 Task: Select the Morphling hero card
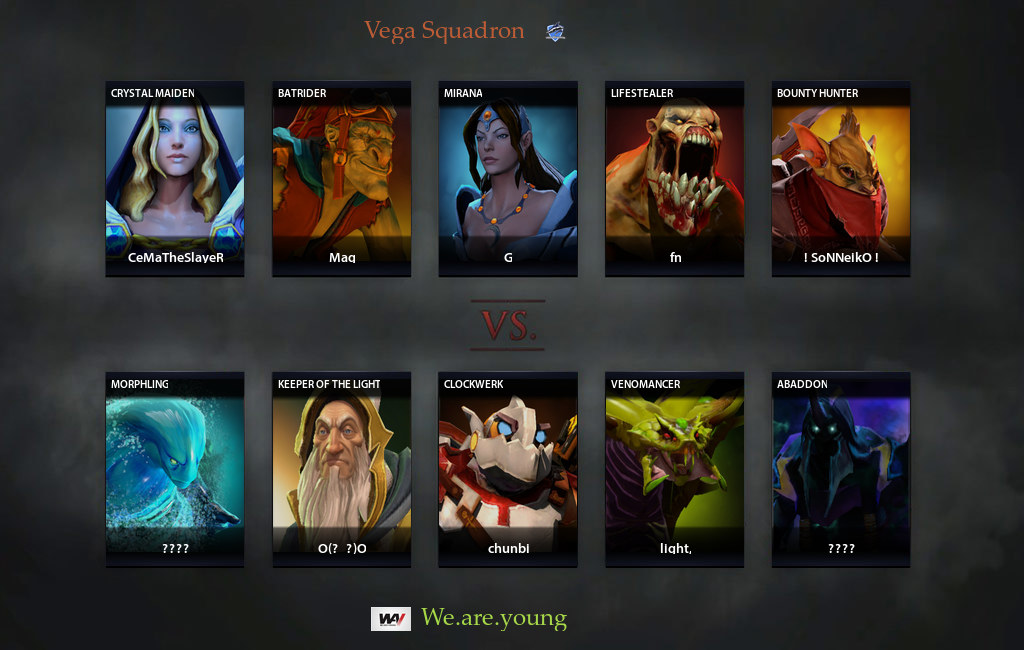coord(175,470)
